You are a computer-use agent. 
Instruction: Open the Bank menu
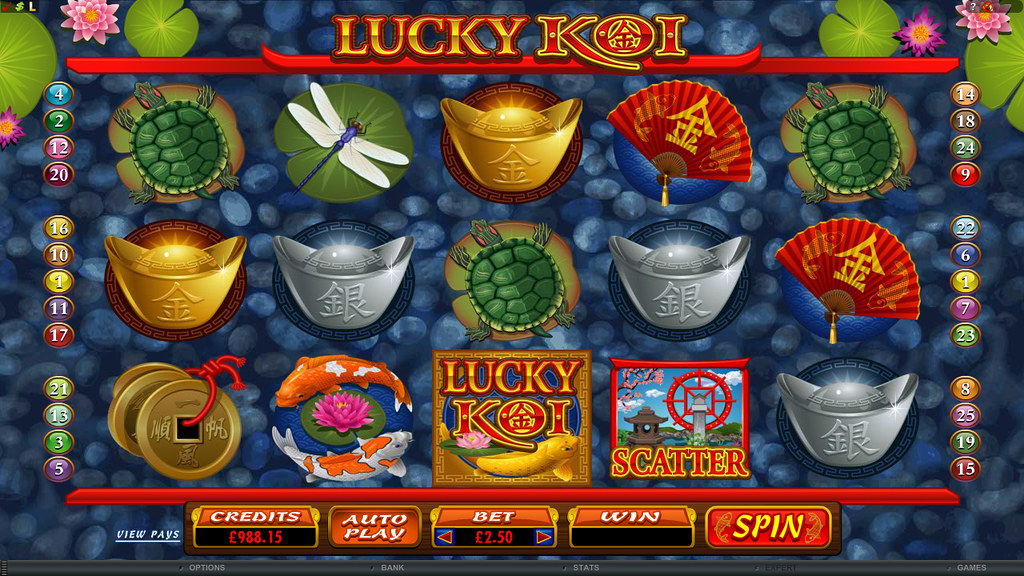(x=392, y=568)
